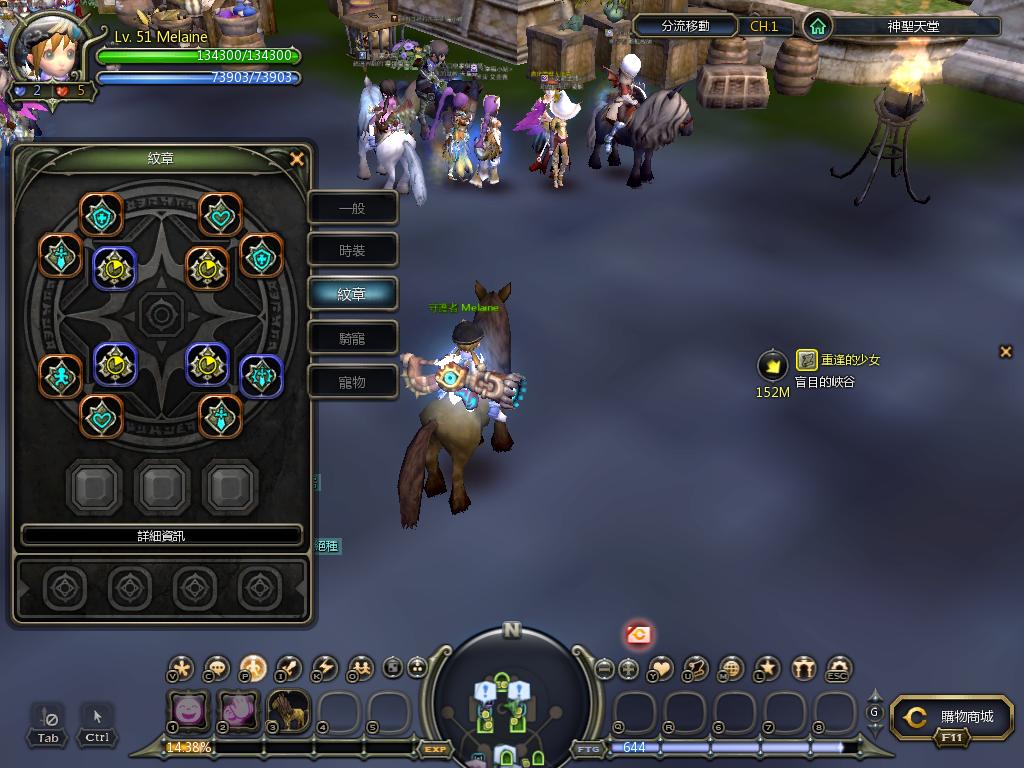The image size is (1024, 768).
Task: Close the 紋章 crest window
Action: pyautogui.click(x=296, y=159)
